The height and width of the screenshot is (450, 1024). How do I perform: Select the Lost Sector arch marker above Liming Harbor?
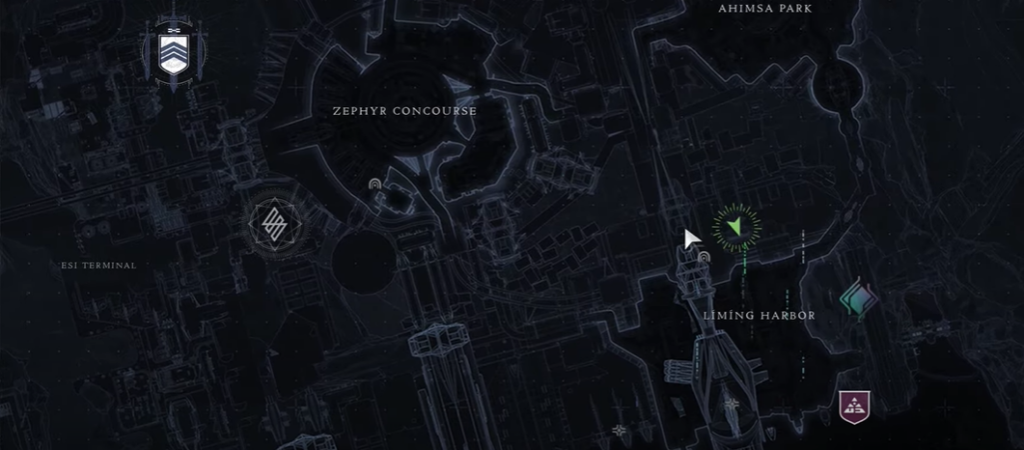pyautogui.click(x=704, y=257)
